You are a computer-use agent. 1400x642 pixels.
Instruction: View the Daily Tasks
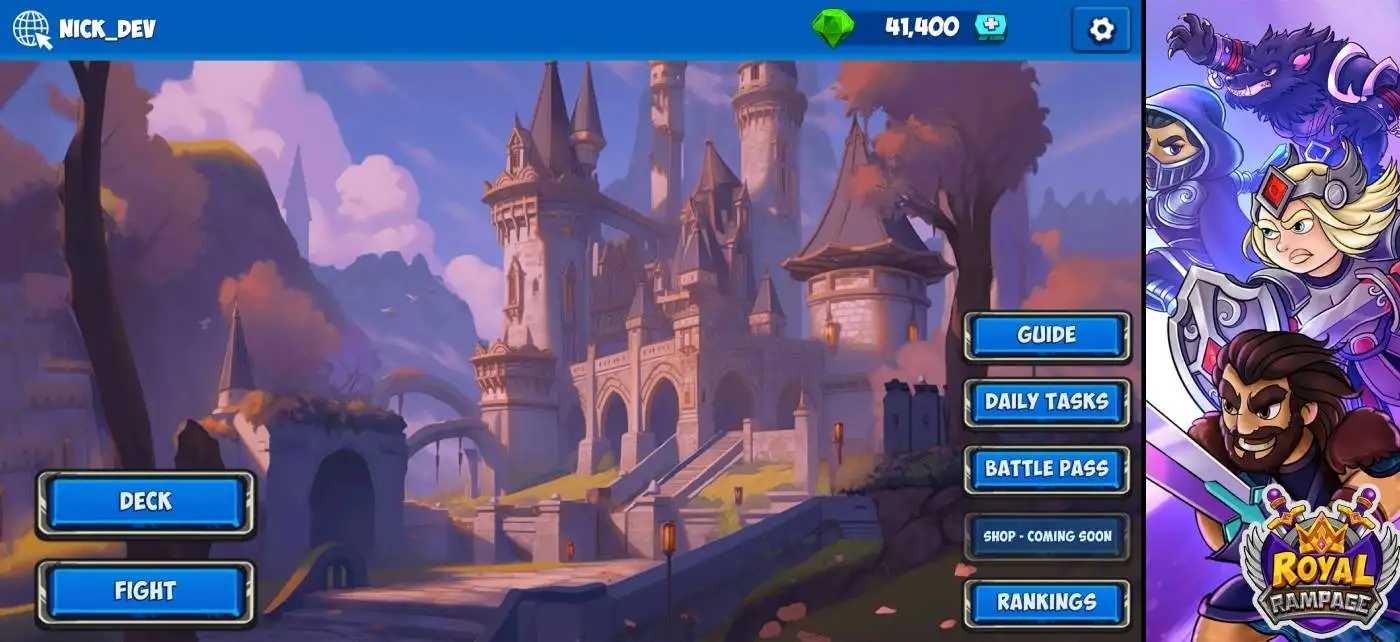click(x=1046, y=402)
